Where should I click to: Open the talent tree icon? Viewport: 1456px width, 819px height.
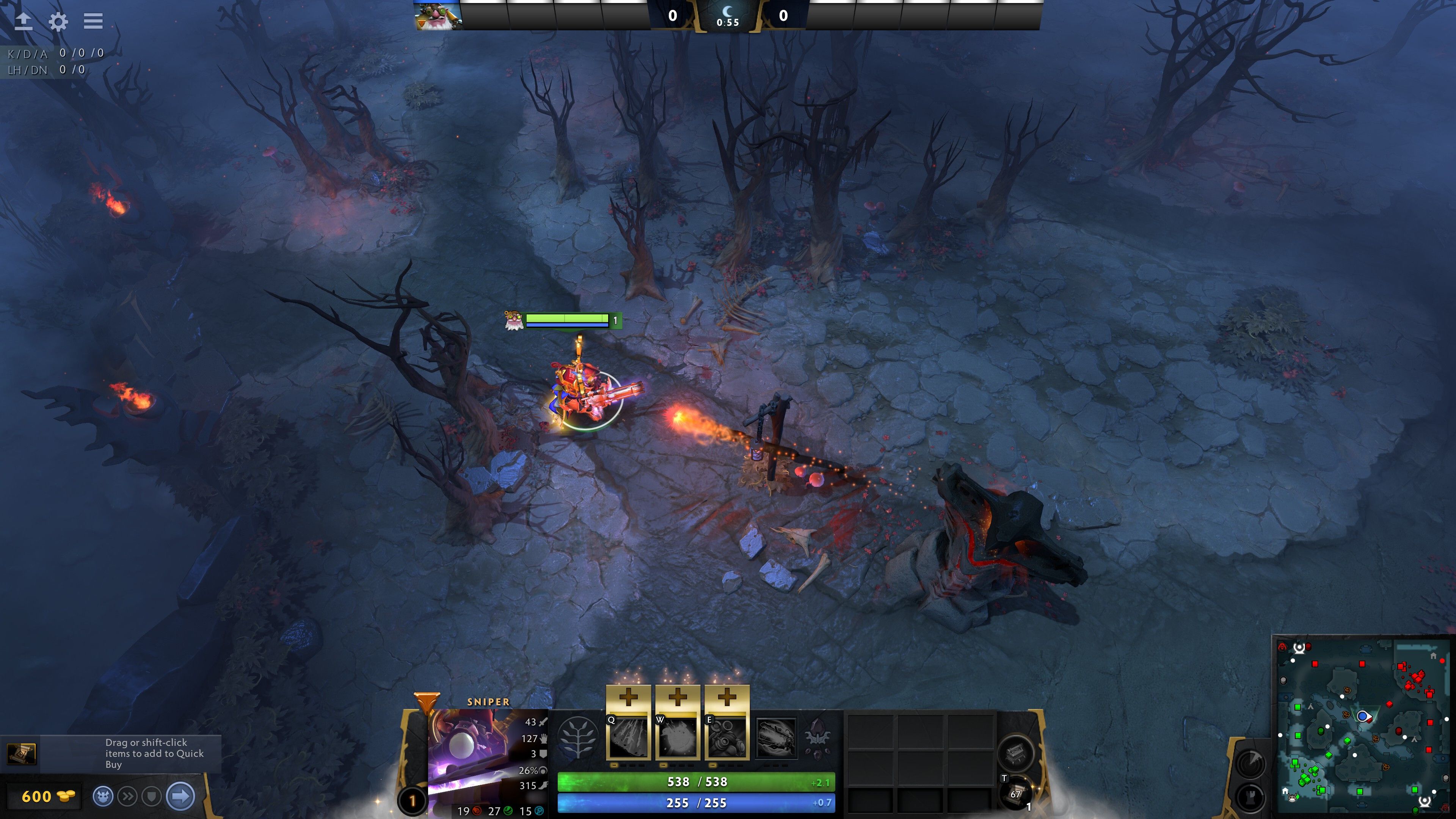point(577,737)
